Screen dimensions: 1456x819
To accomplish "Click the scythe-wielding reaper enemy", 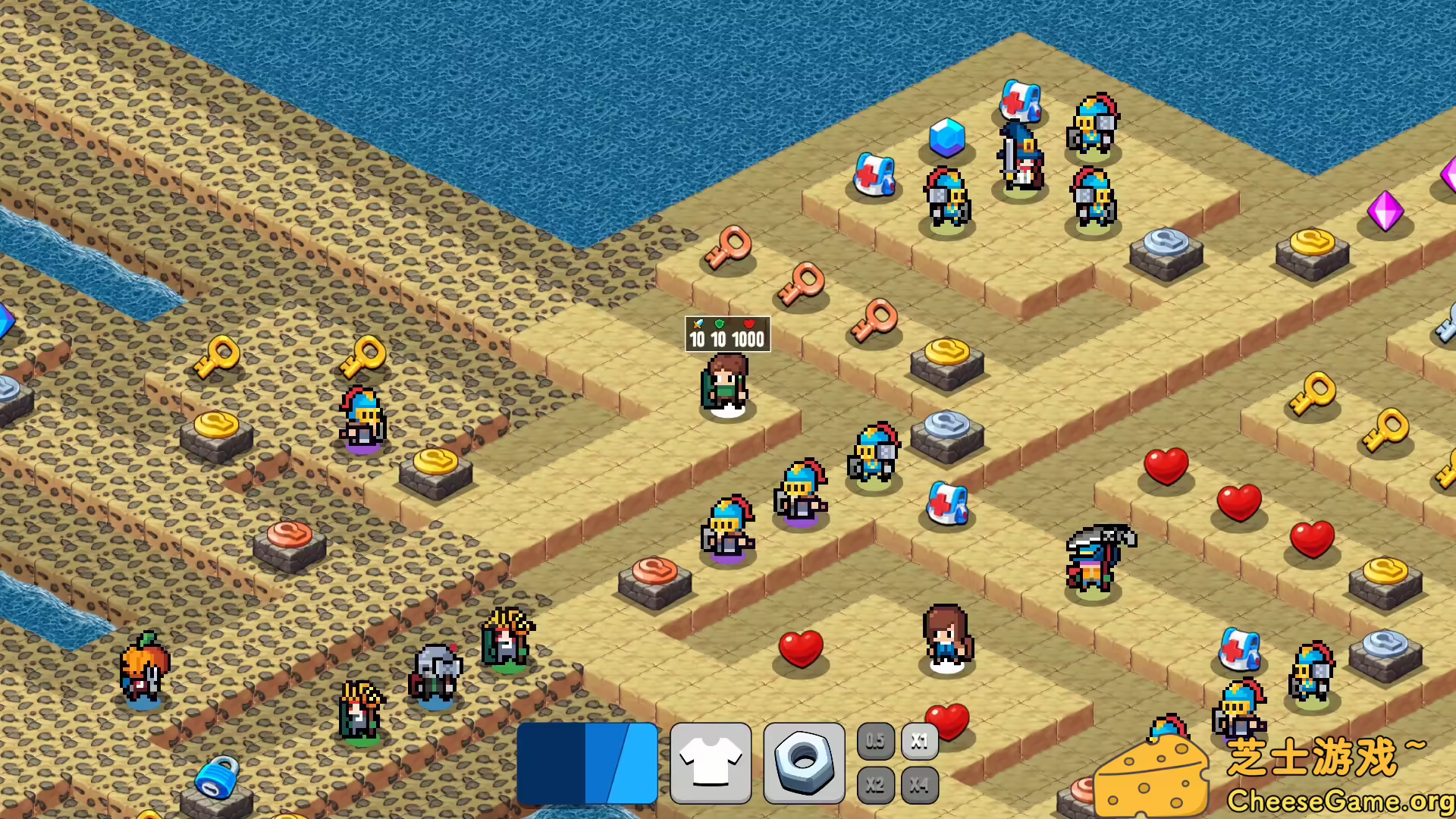I will [1096, 557].
